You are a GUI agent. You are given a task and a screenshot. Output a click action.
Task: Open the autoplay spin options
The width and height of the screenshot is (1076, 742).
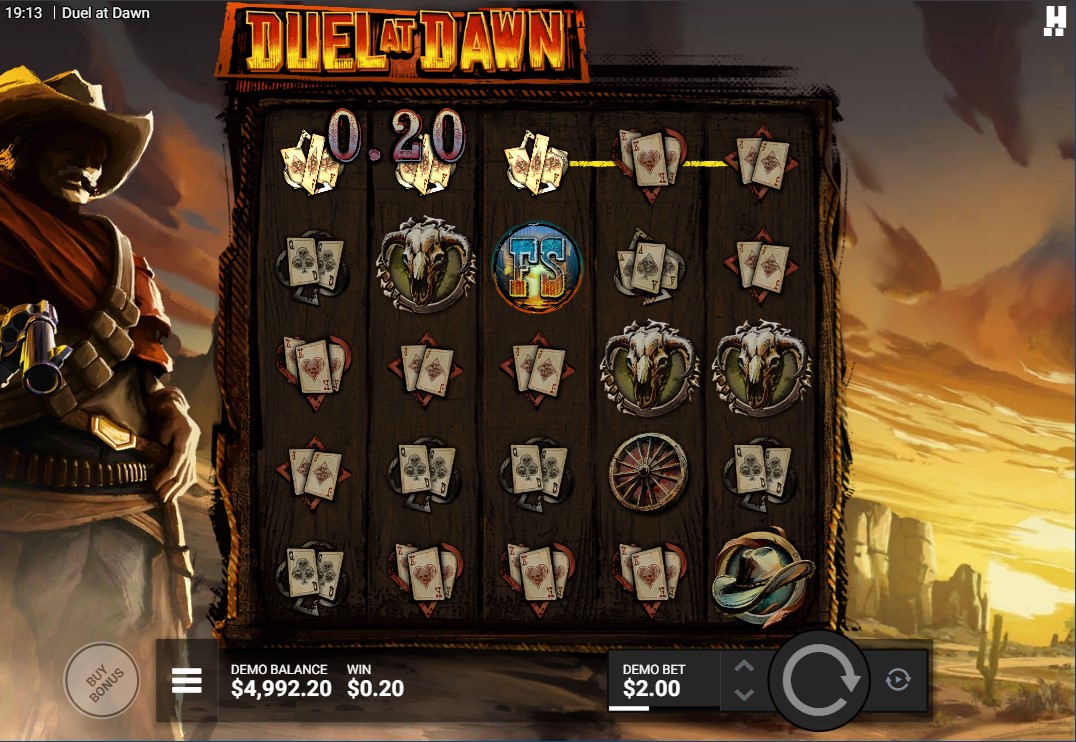click(x=898, y=680)
